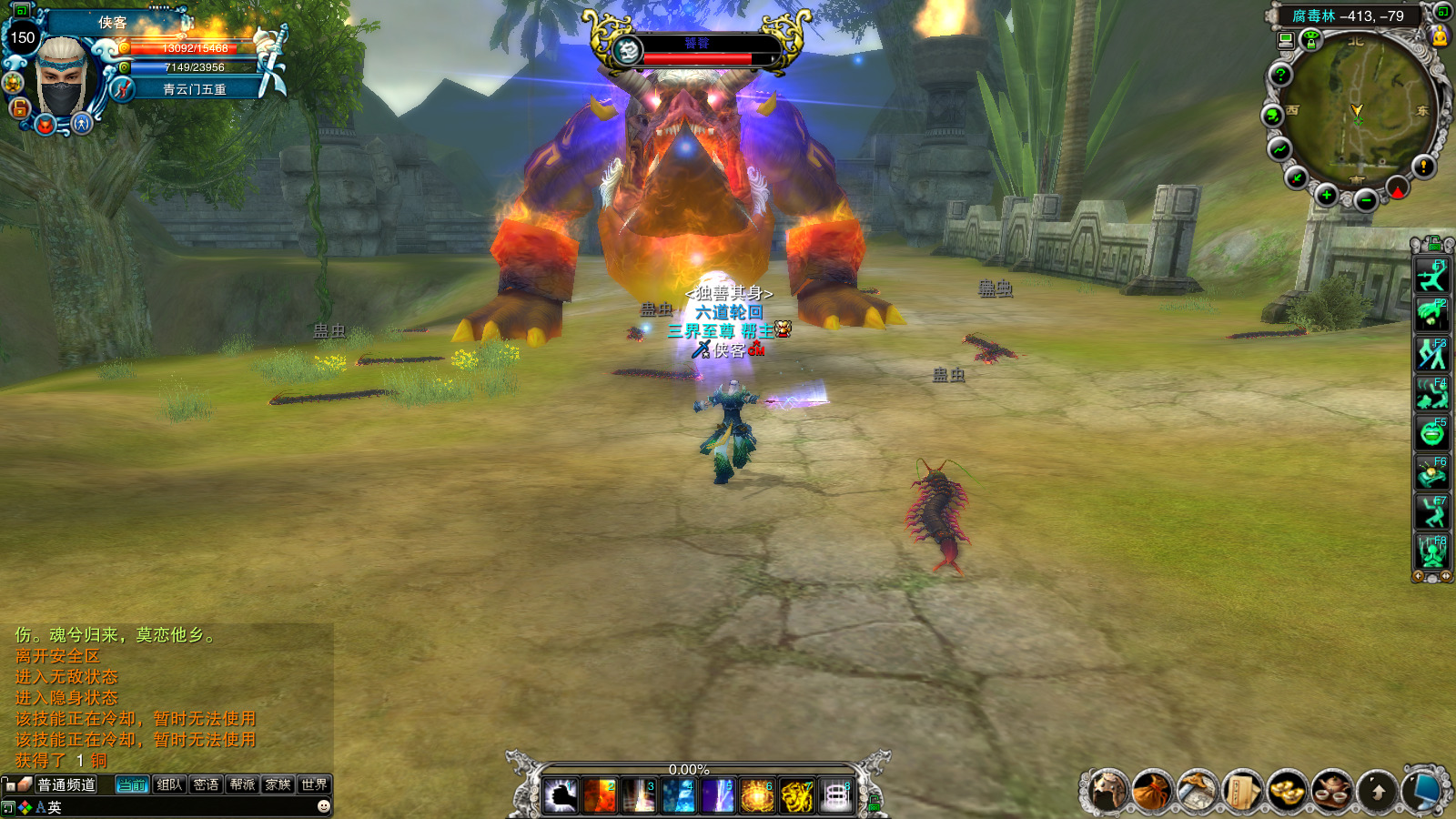Image resolution: width=1456 pixels, height=819 pixels.
Task: Open the yellow exclamation mark button by minimap
Action: coord(1423,166)
